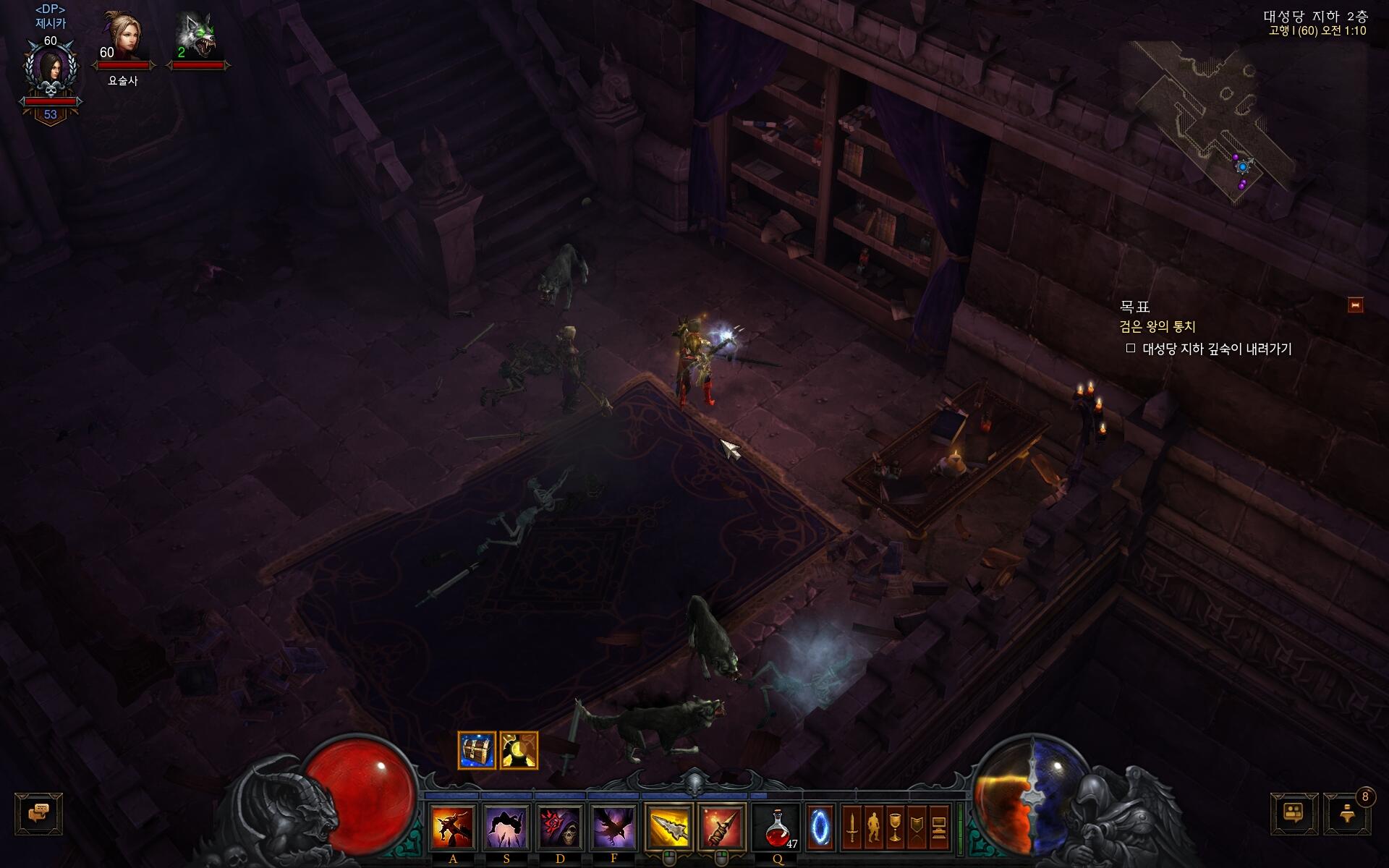Collapse the quest objective tracker
The height and width of the screenshot is (868, 1389).
click(x=1355, y=305)
